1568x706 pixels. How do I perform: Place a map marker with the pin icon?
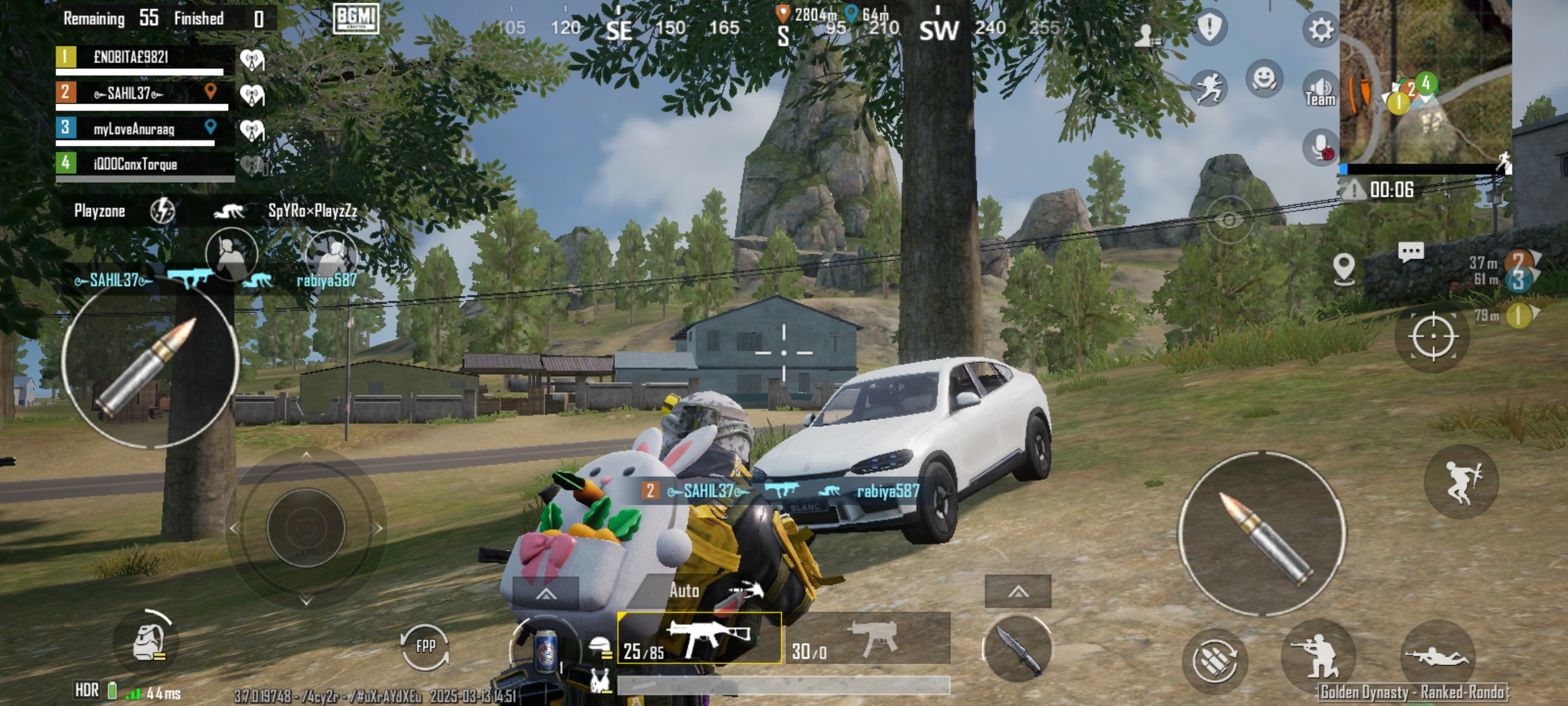click(x=1343, y=268)
